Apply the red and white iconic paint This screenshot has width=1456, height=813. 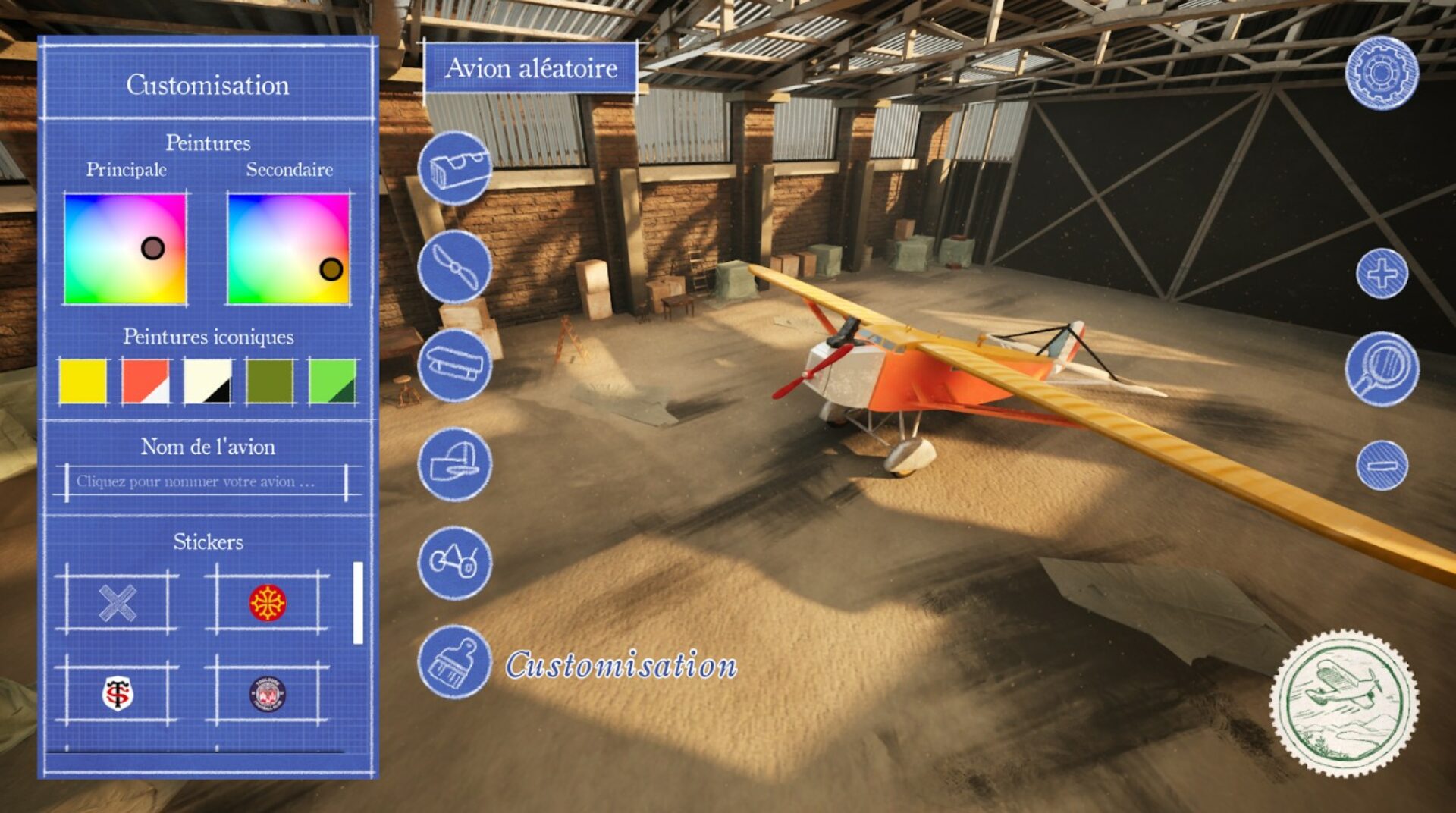[x=146, y=381]
